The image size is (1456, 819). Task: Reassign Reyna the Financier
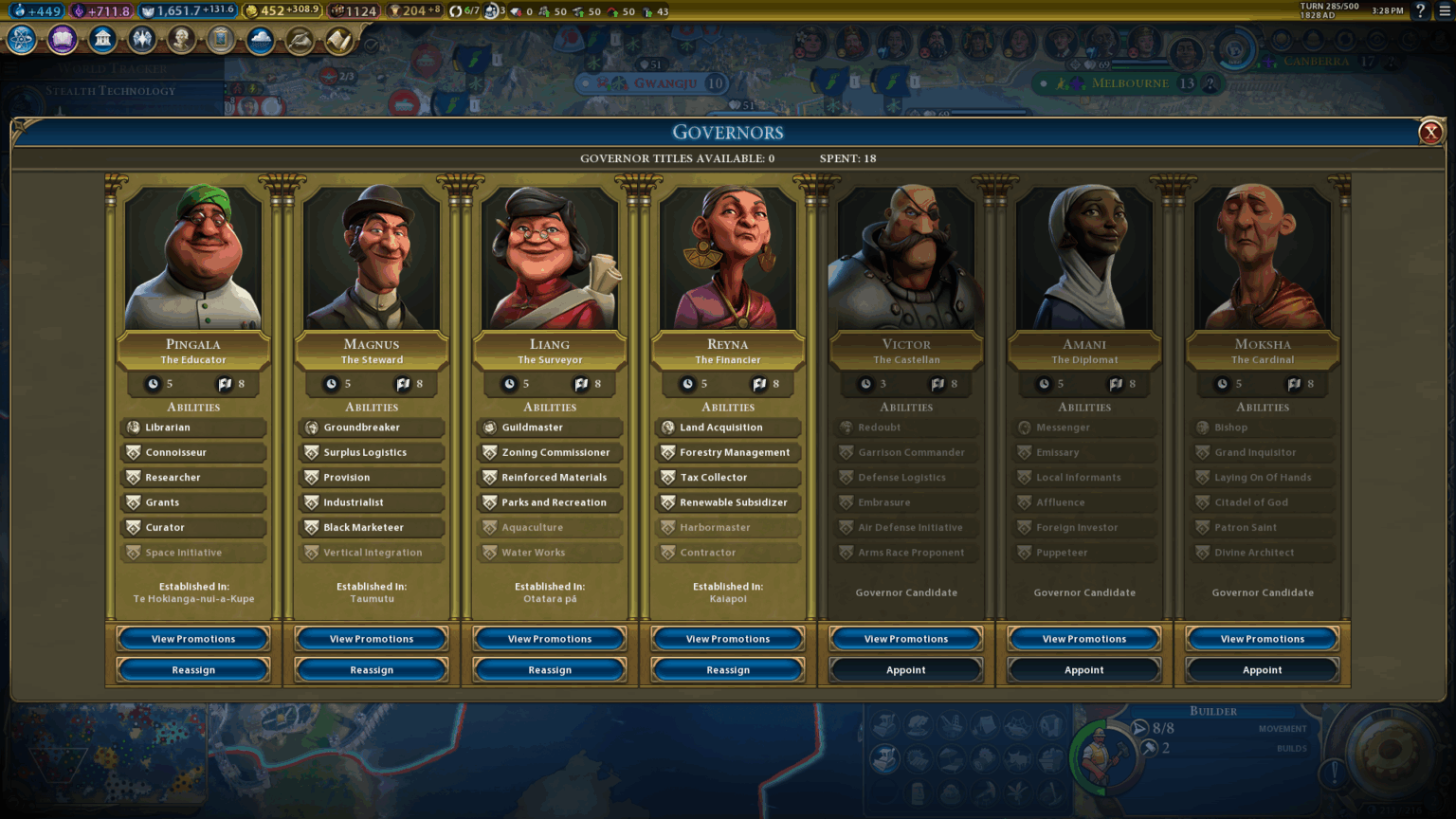coord(728,670)
